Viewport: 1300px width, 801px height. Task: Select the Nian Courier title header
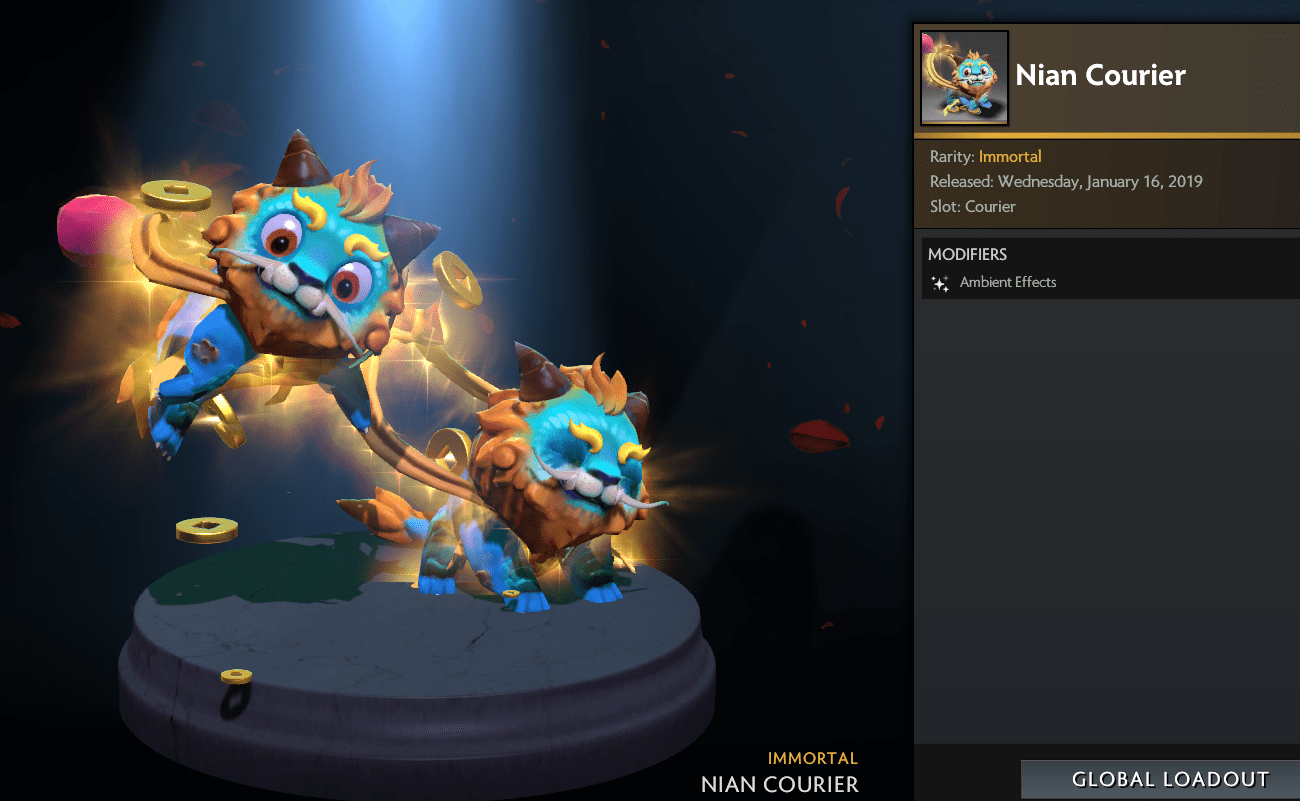coord(1100,75)
